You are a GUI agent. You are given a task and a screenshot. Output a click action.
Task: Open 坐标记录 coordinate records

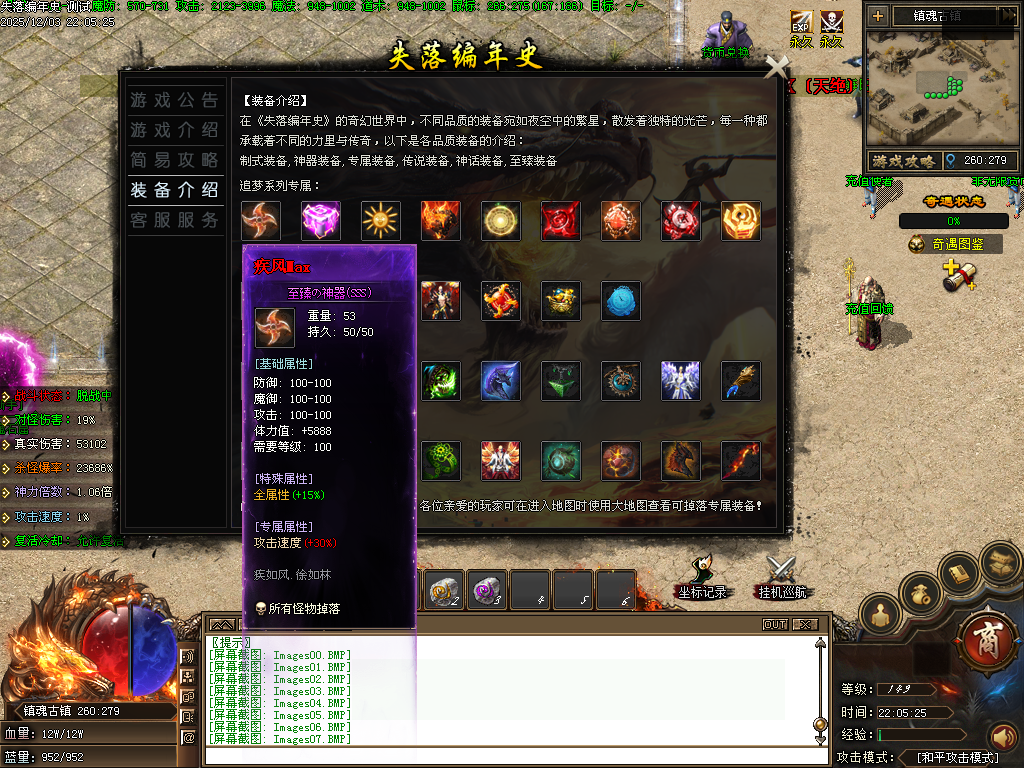pyautogui.click(x=701, y=580)
